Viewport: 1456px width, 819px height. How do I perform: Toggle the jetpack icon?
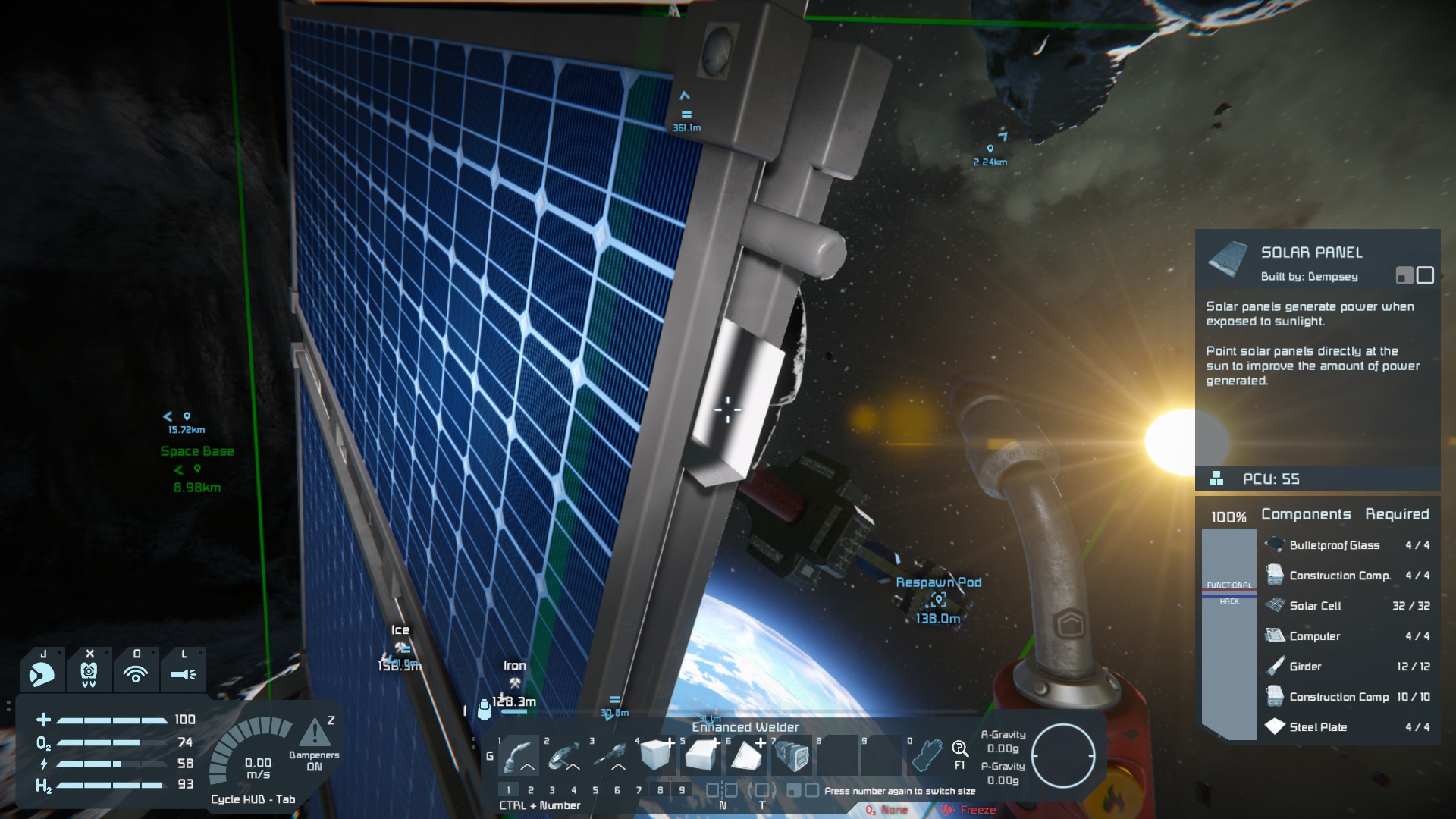tap(42, 673)
